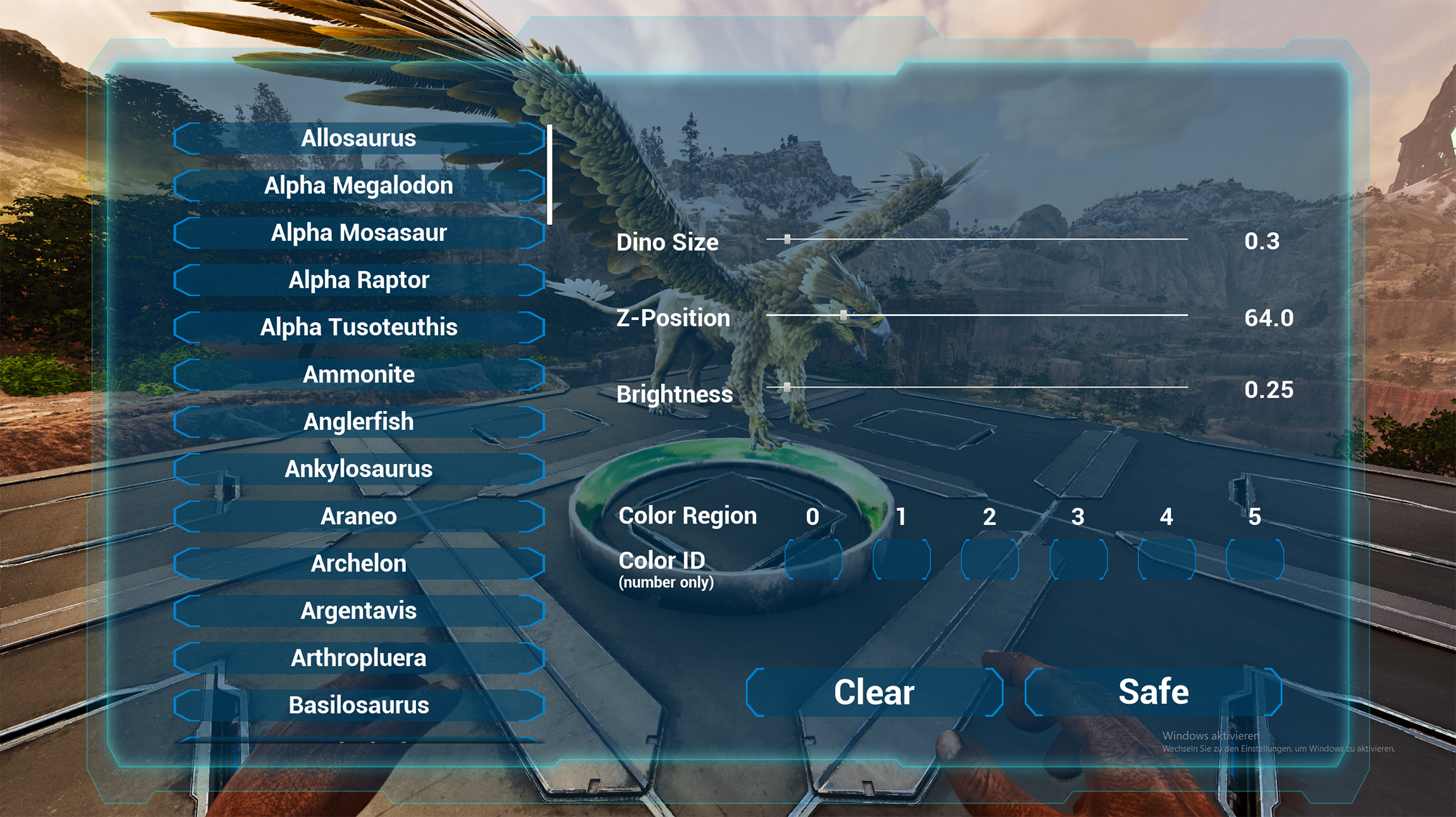Click the Clear button
Viewport: 1456px width, 817px height.
tap(874, 692)
